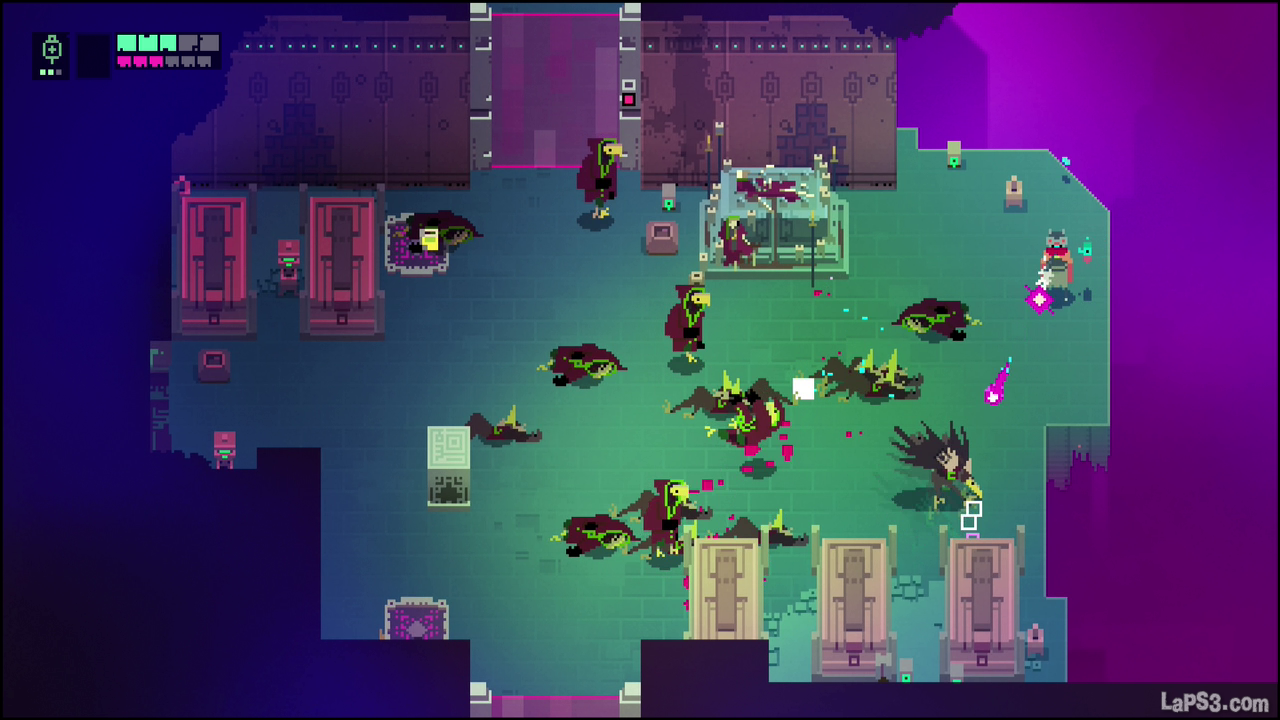The height and width of the screenshot is (720, 1280).
Task: Use the green medkit icon
Action: coord(52,51)
